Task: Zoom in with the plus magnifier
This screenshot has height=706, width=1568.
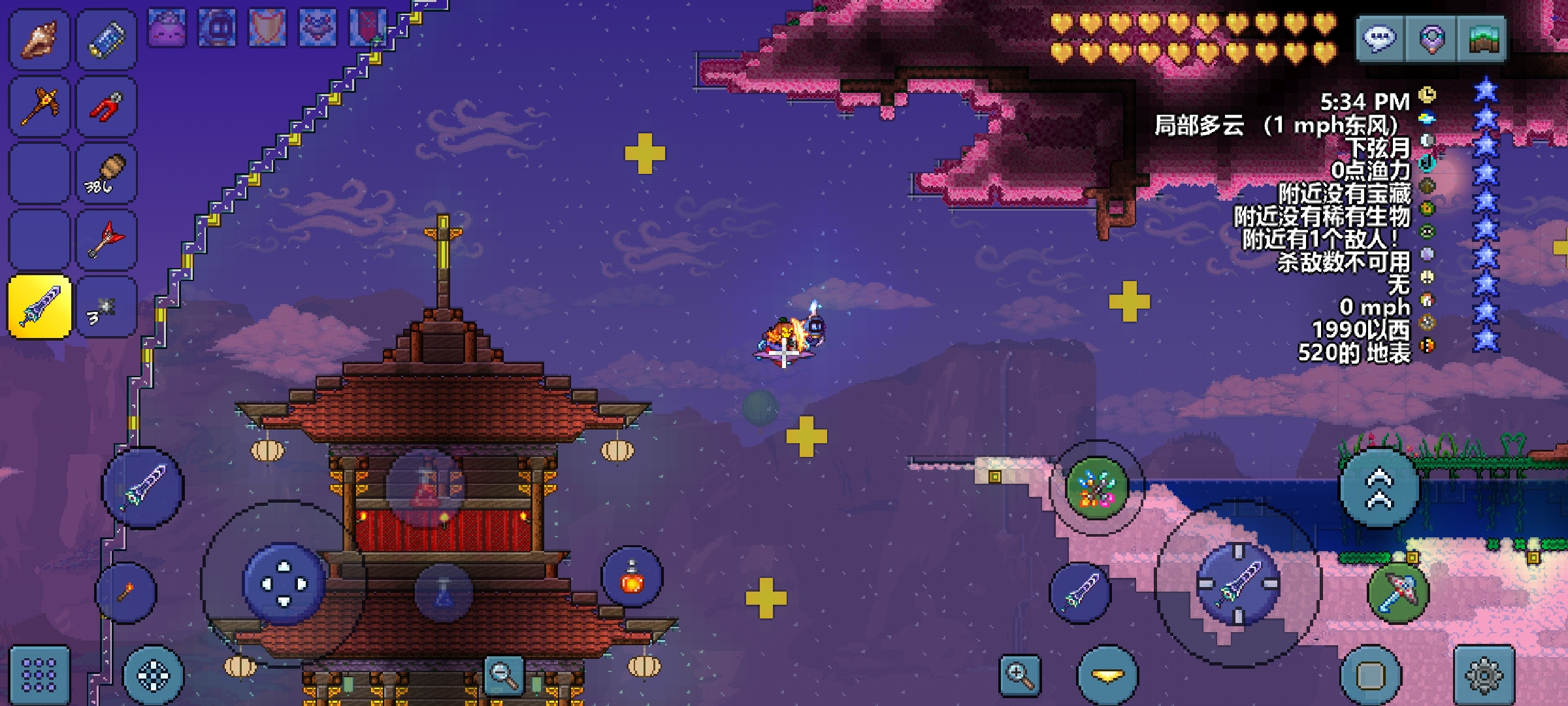Action: click(1020, 675)
